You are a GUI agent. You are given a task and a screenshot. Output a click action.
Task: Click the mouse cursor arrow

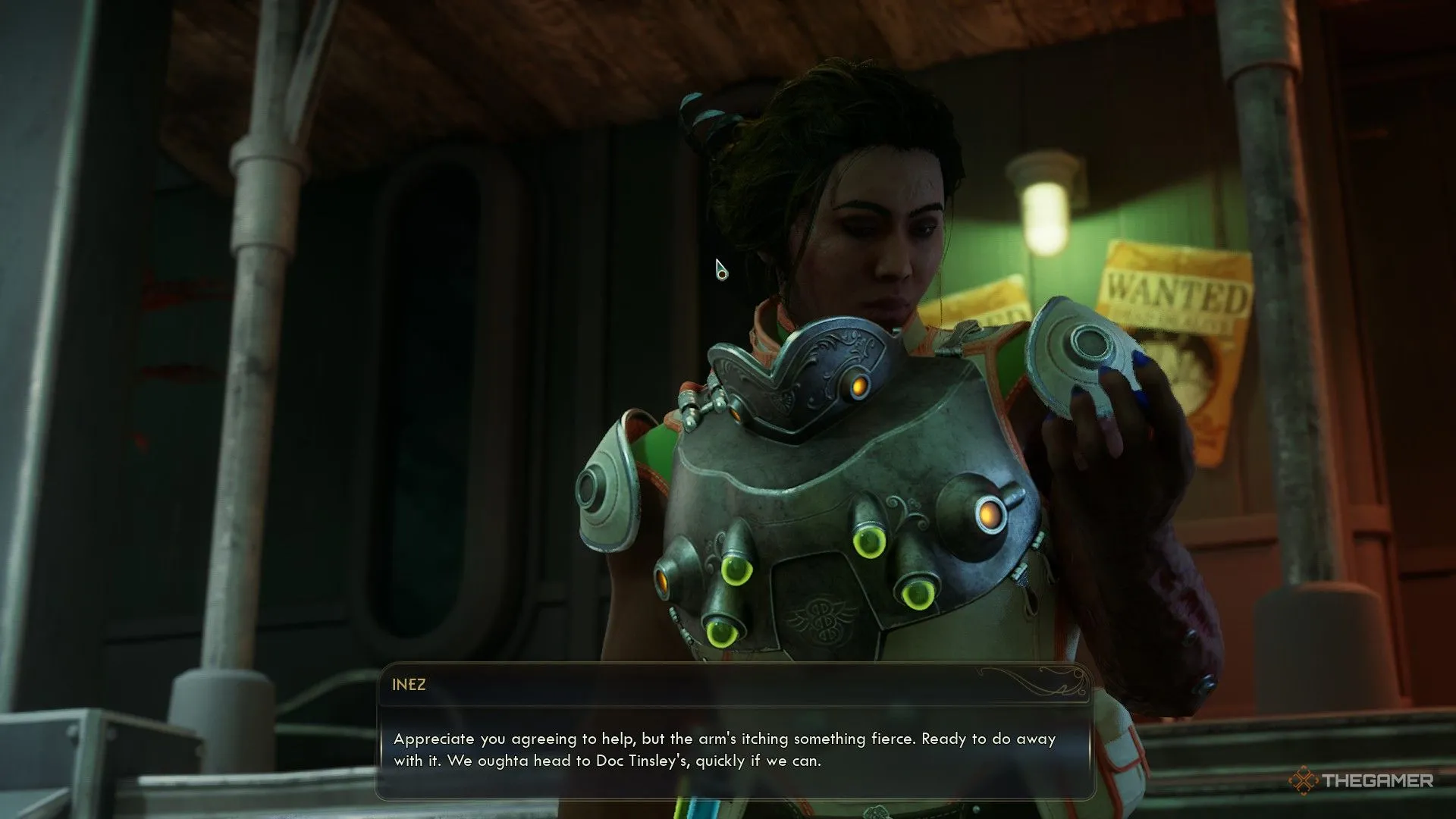[x=720, y=271]
